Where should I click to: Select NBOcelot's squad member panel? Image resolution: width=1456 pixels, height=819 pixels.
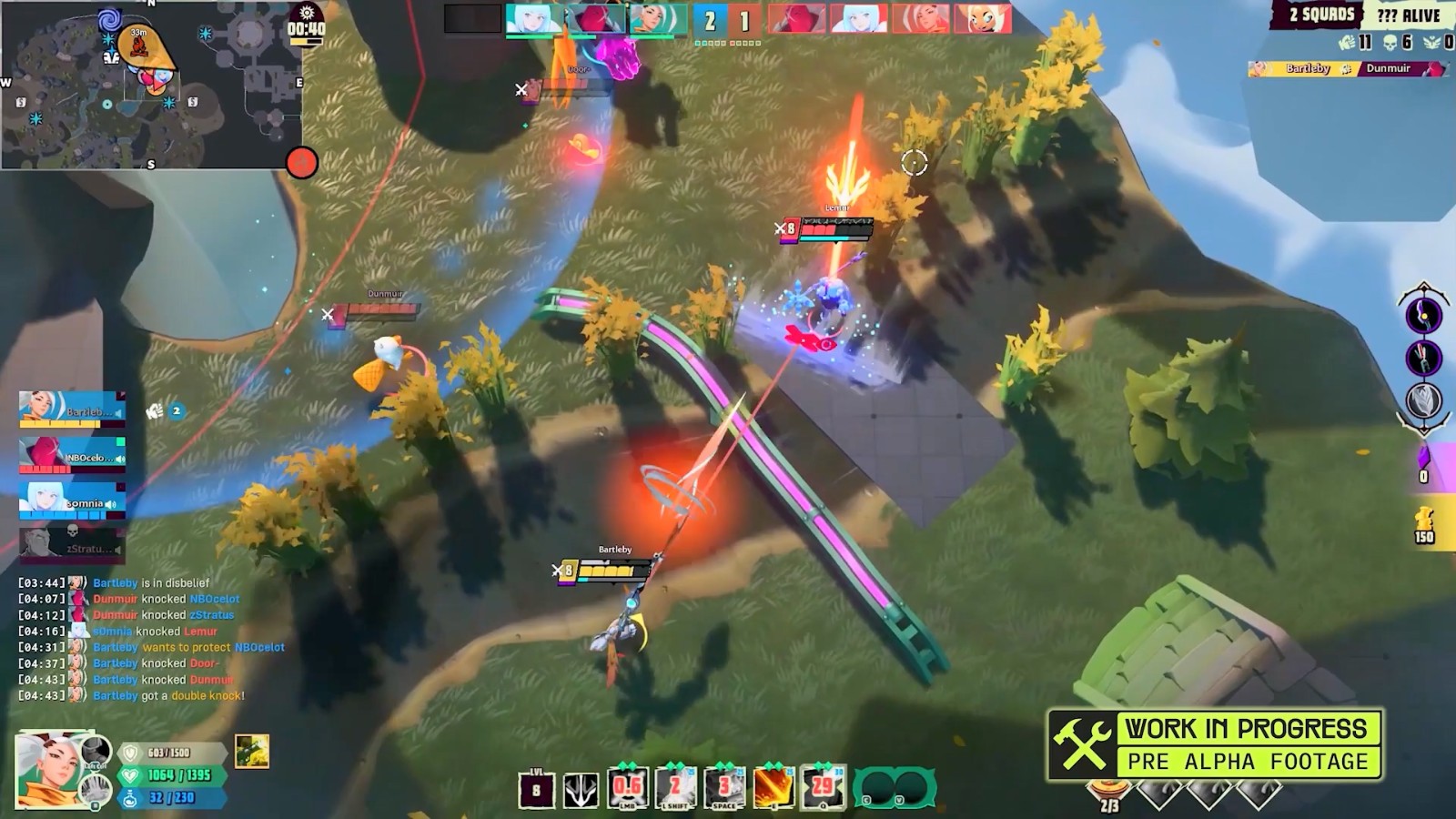[72, 455]
